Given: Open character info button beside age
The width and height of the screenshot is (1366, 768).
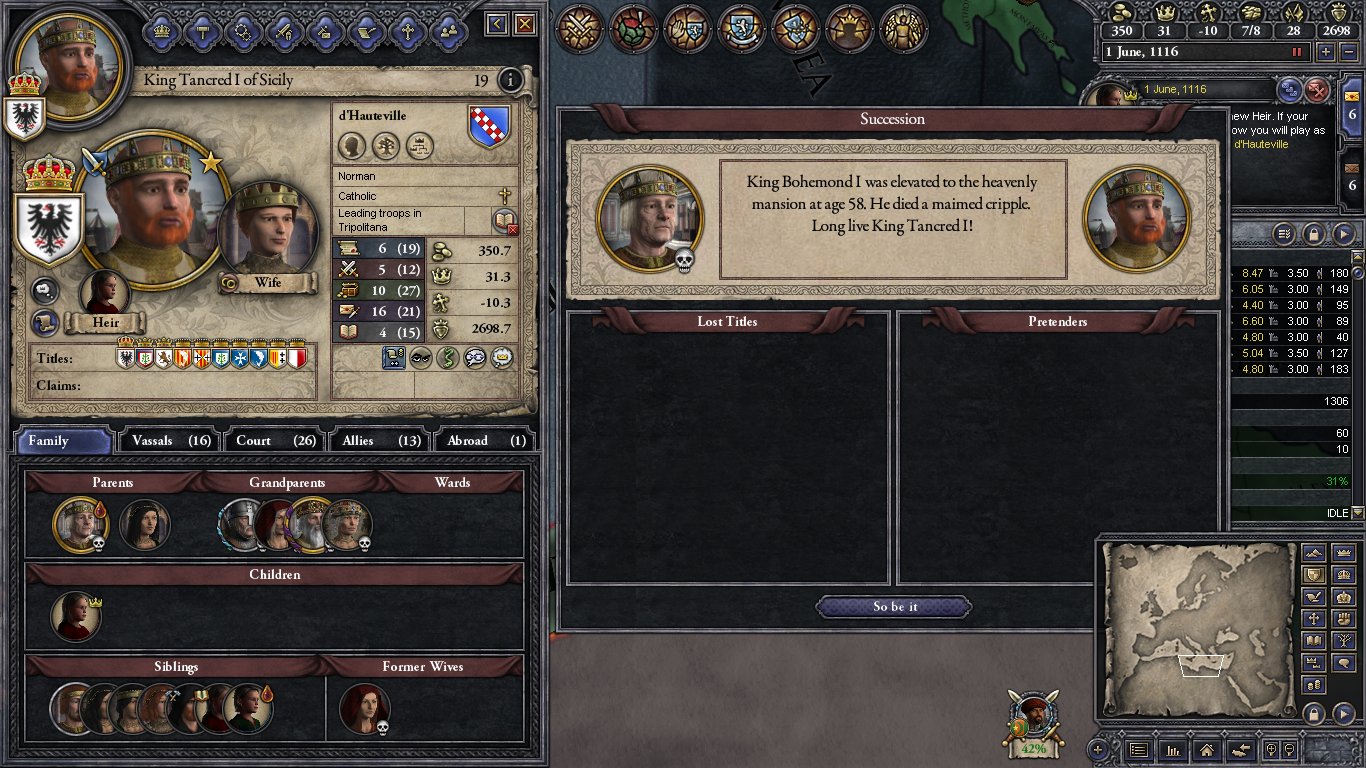Looking at the screenshot, I should click(x=510, y=80).
